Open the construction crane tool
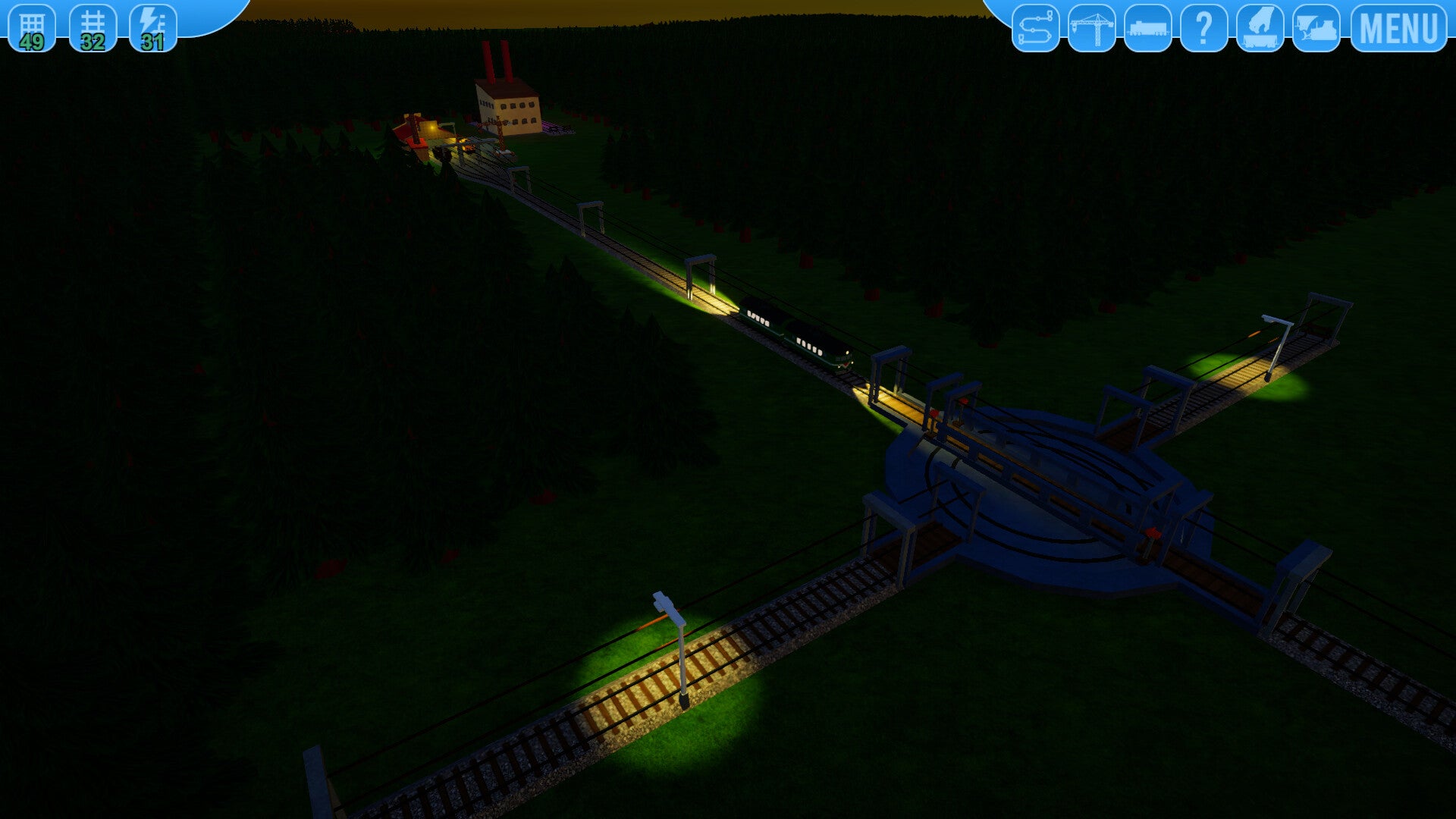This screenshot has width=1456, height=819. [x=1091, y=28]
